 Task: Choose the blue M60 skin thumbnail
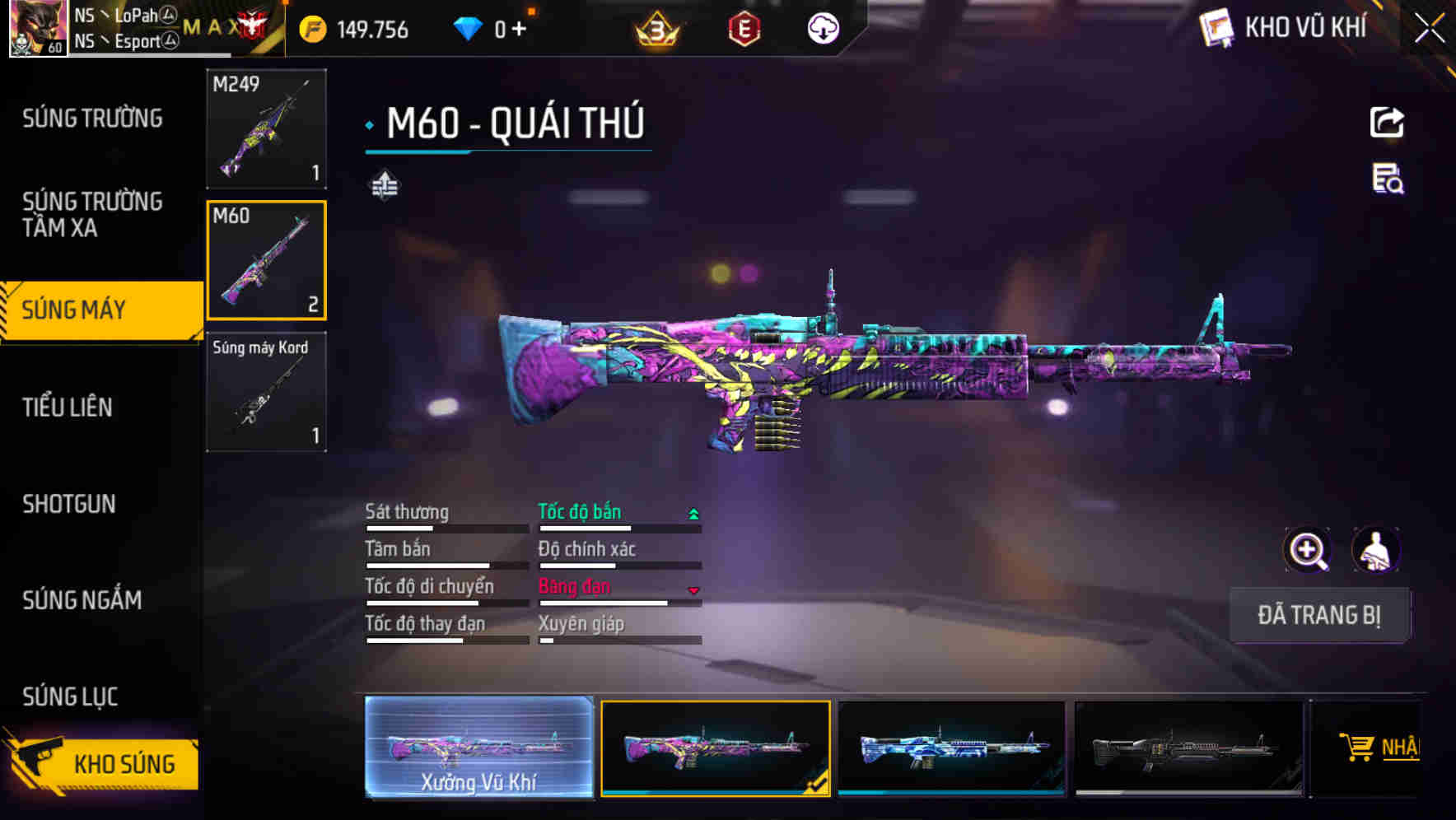pyautogui.click(x=951, y=748)
